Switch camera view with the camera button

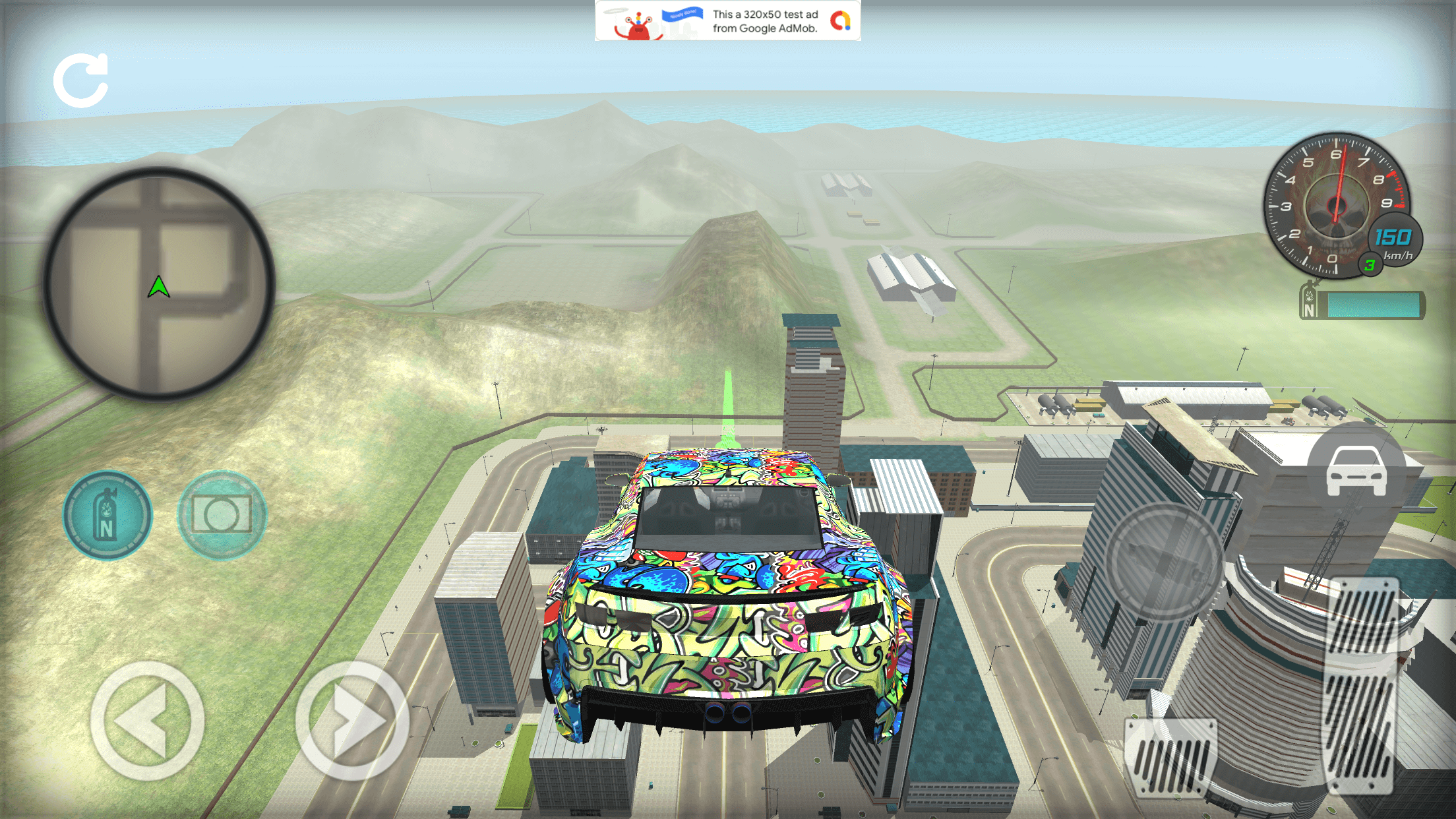pos(222,515)
